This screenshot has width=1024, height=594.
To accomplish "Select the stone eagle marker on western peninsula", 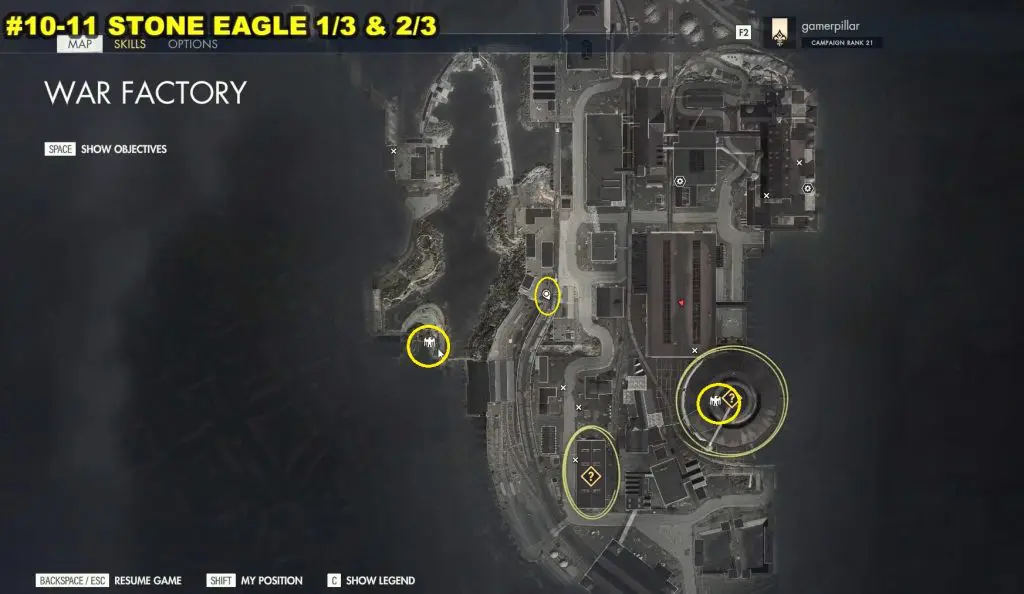I will [x=428, y=345].
